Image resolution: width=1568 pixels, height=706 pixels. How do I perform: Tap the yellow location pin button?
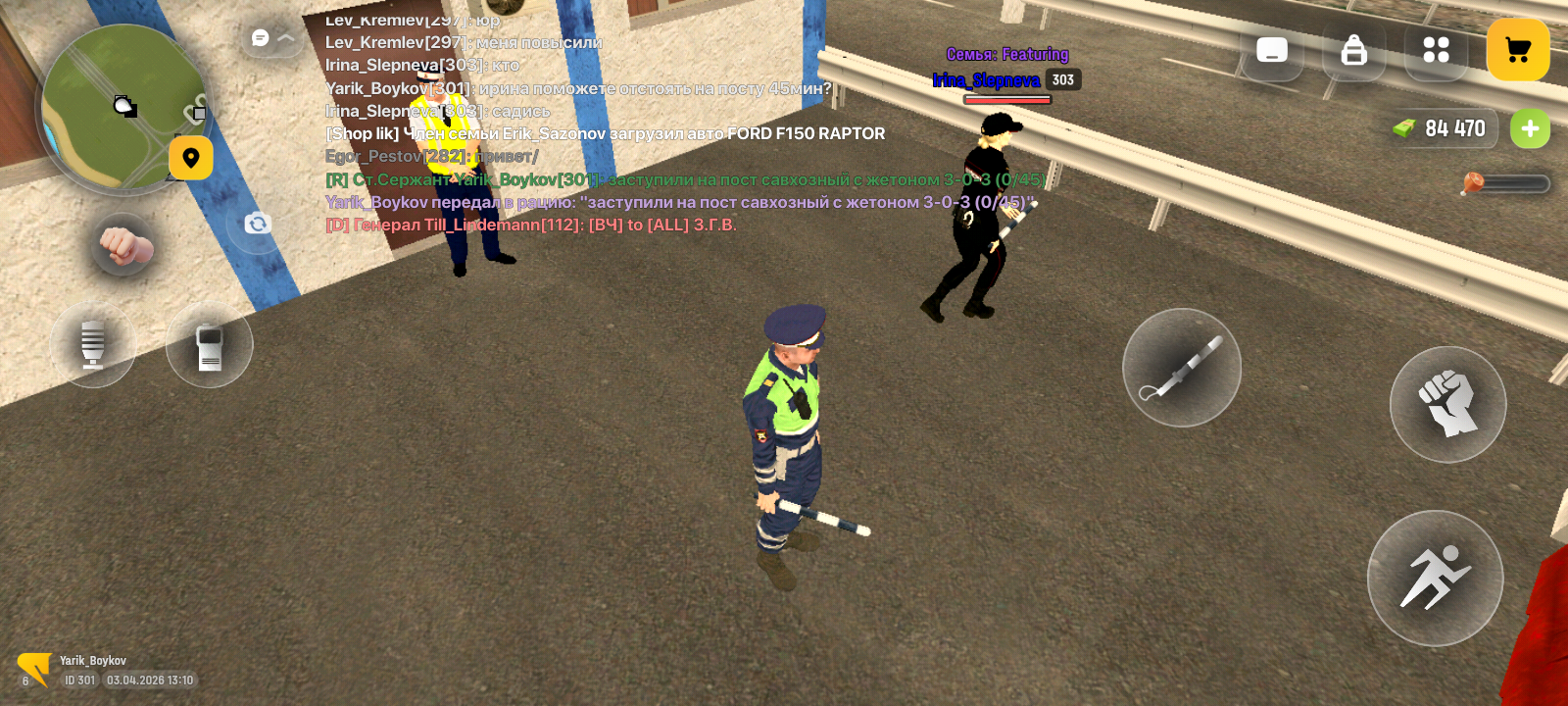(x=191, y=158)
